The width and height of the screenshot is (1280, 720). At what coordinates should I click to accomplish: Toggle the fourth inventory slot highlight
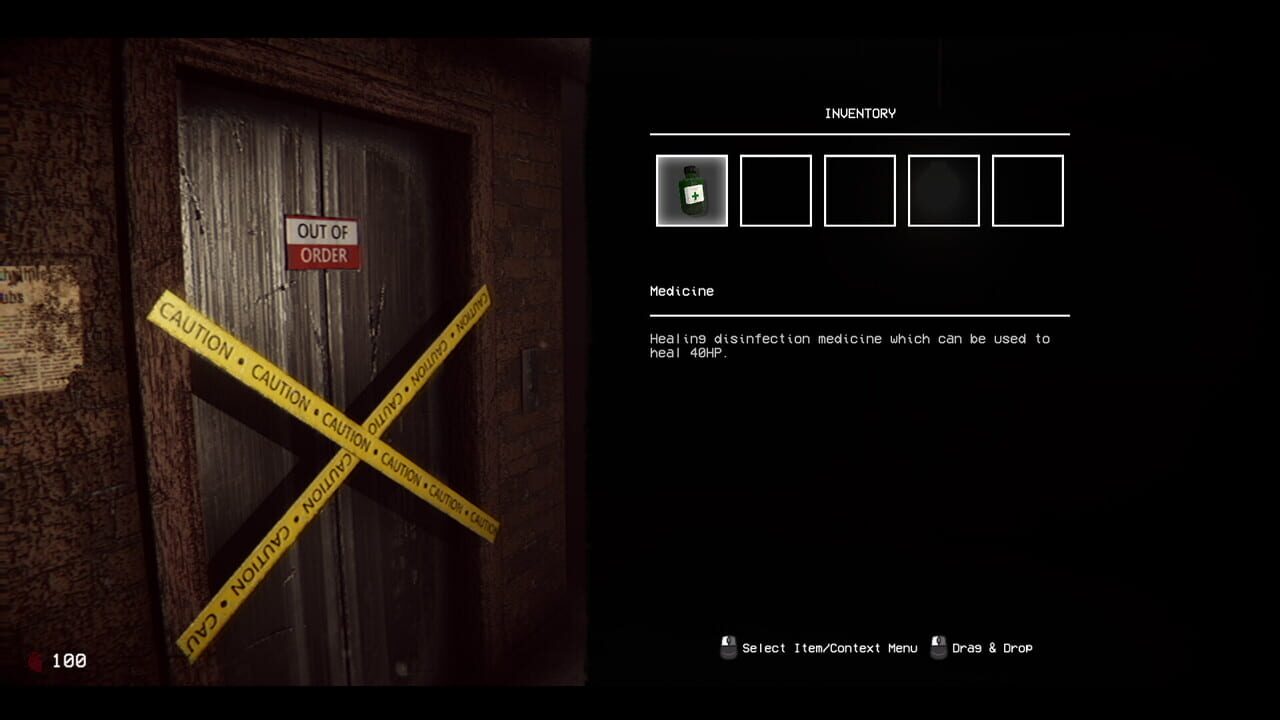(944, 190)
